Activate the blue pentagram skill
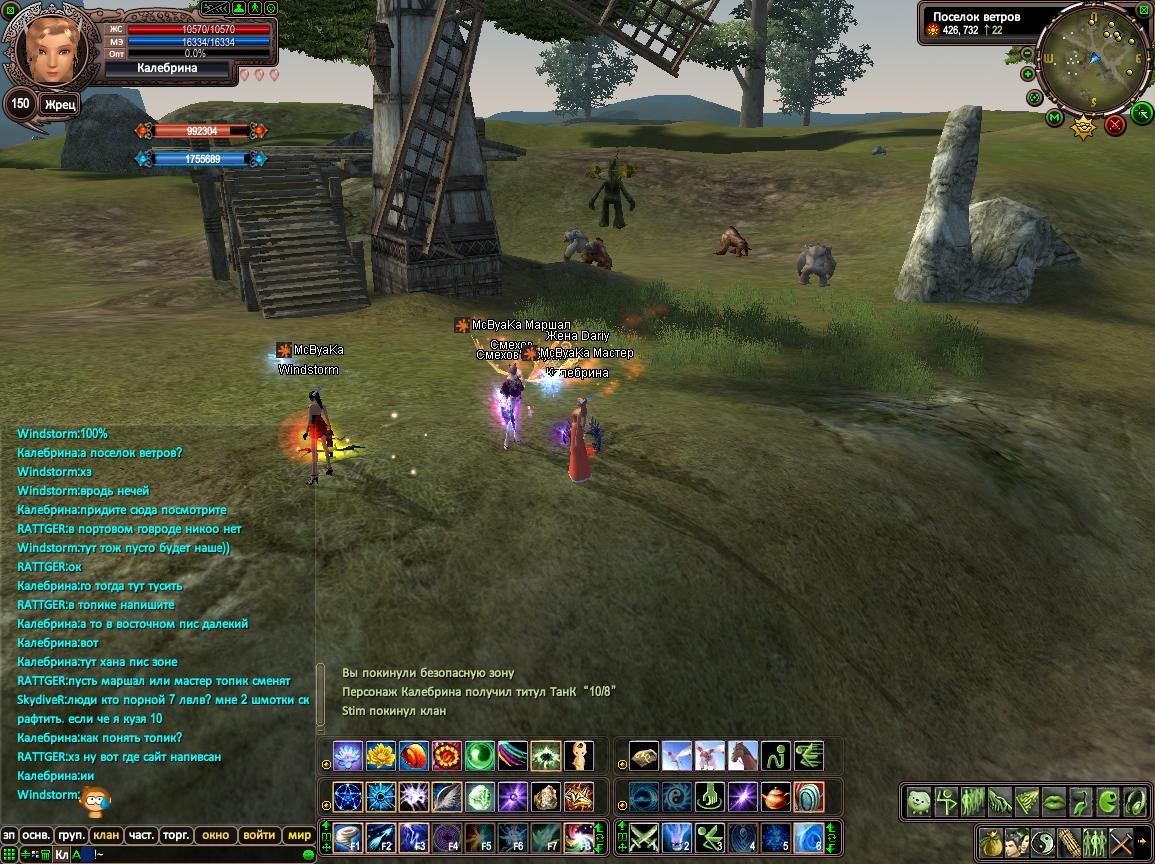 349,796
